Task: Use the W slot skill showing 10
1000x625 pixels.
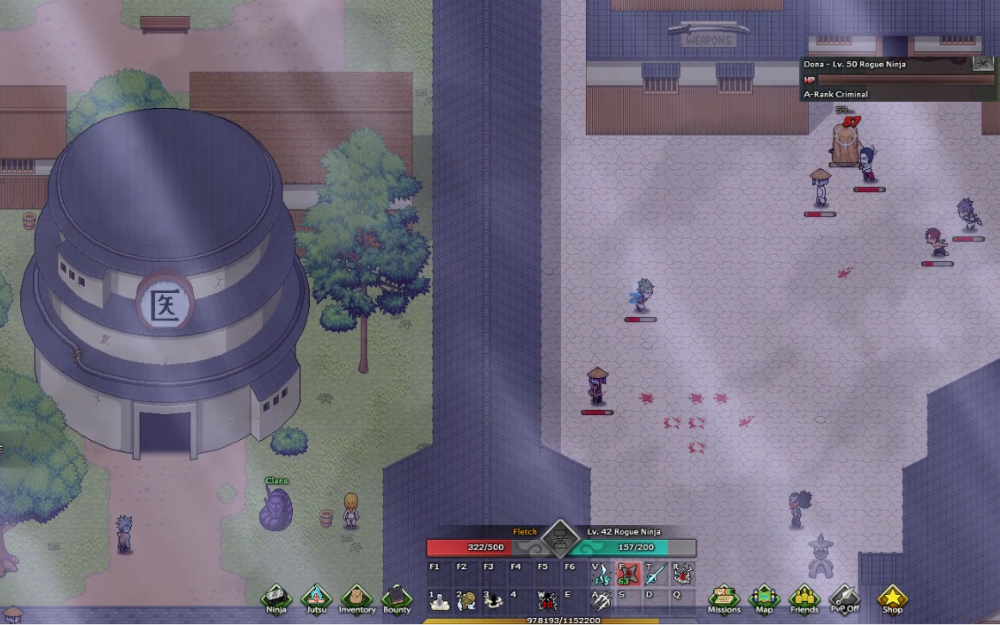Action: pos(547,600)
